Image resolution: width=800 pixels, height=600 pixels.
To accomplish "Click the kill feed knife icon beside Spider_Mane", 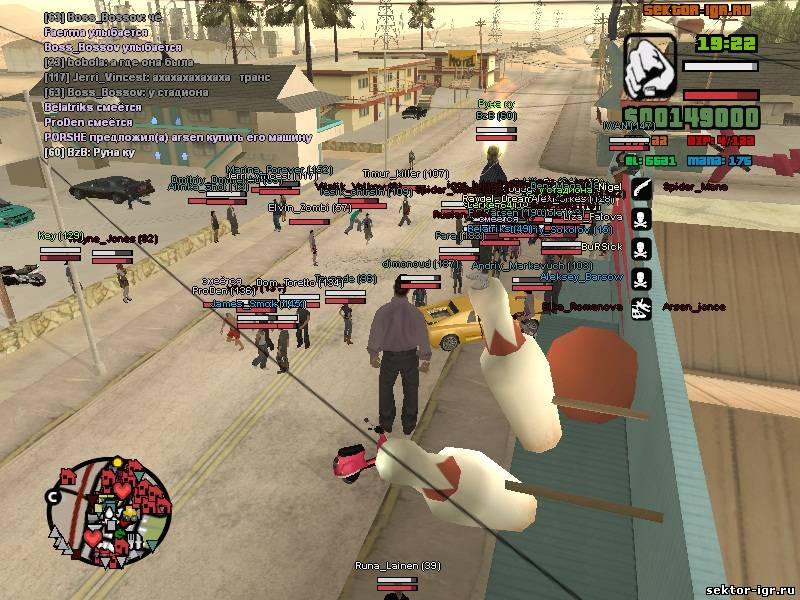I will click(x=642, y=187).
